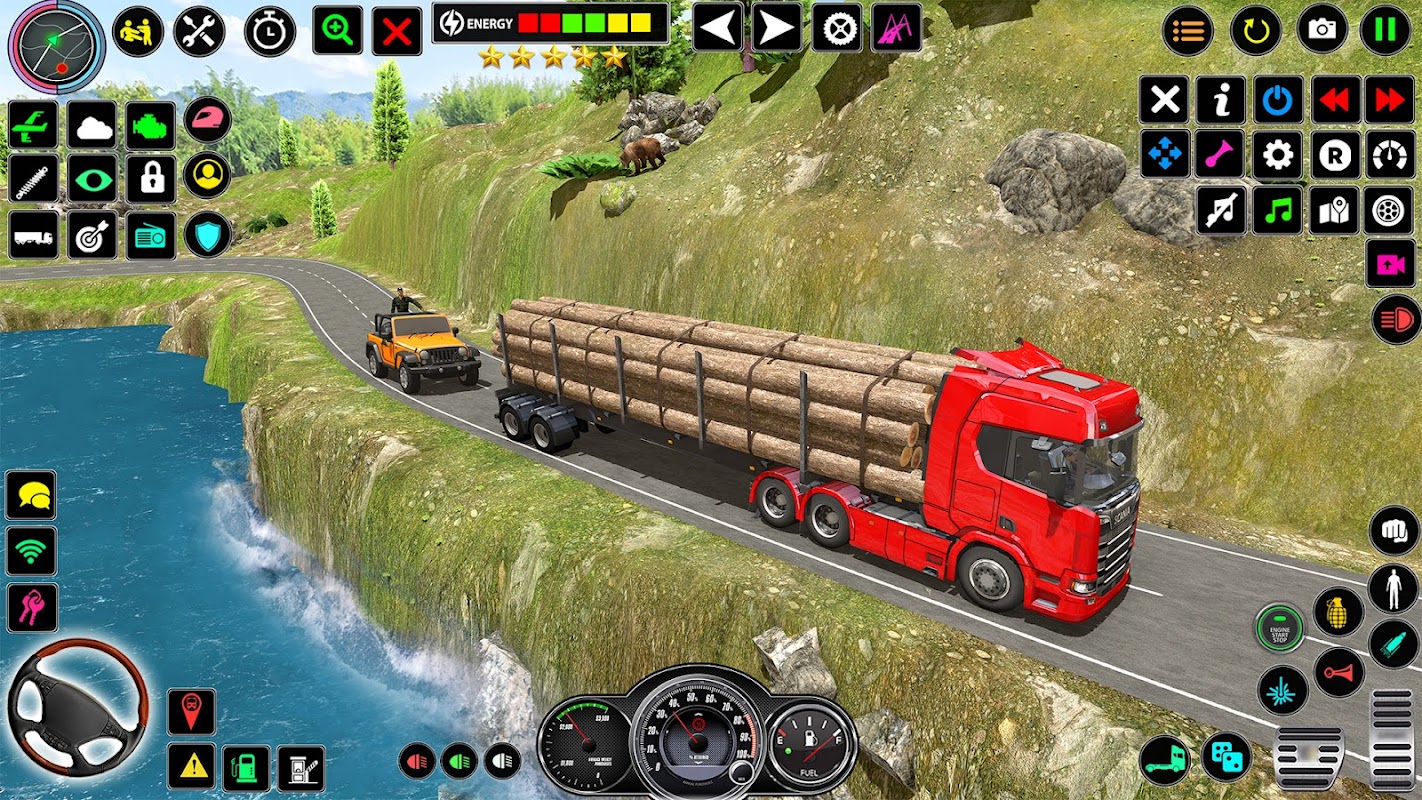Open the yellow chat bubble
This screenshot has height=800, width=1422.
click(x=31, y=495)
